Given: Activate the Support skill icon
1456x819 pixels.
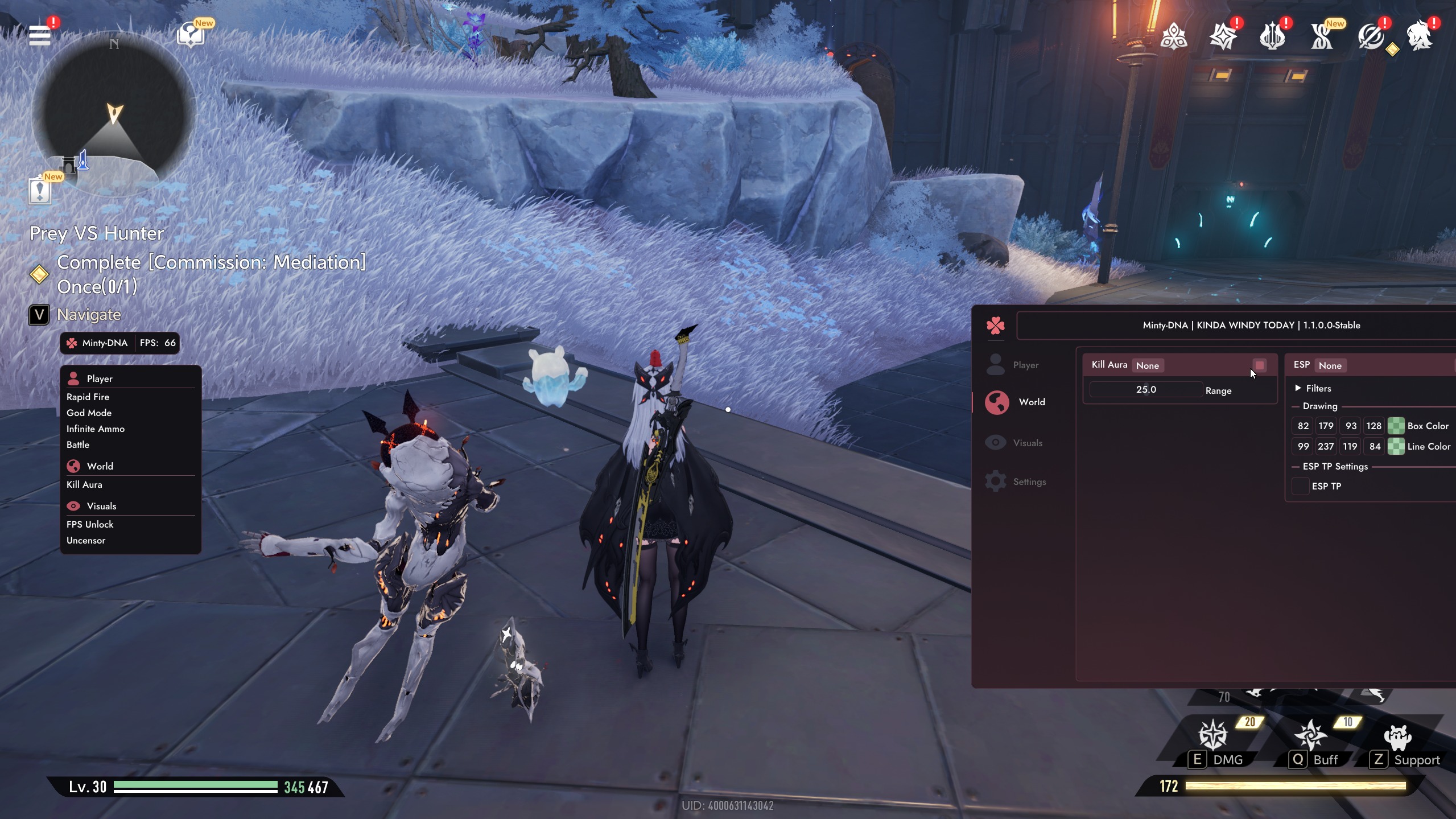Looking at the screenshot, I should [x=1397, y=737].
